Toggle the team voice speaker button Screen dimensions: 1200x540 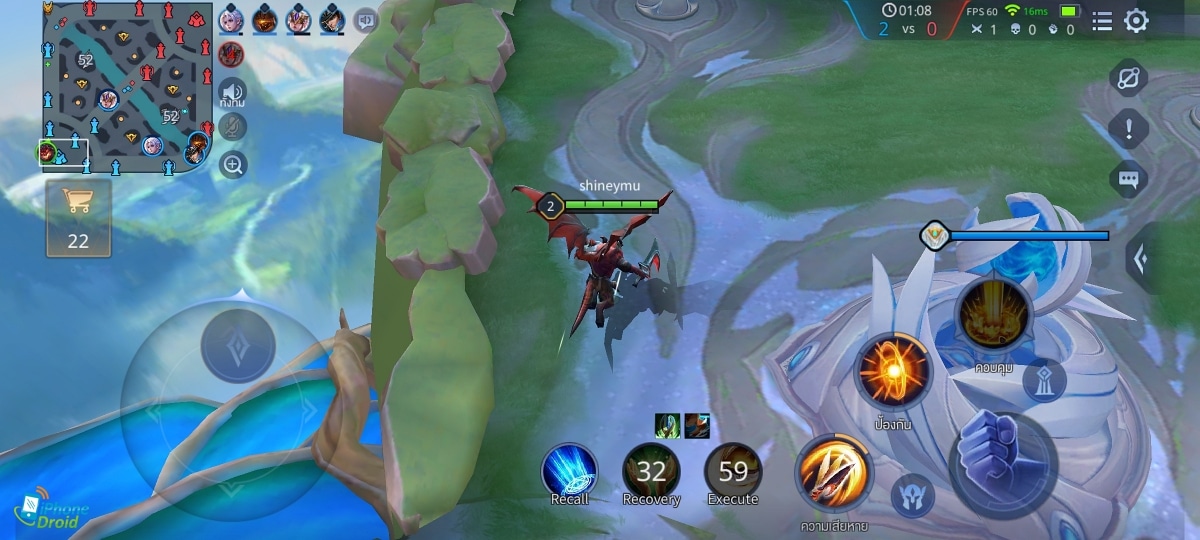[x=233, y=91]
